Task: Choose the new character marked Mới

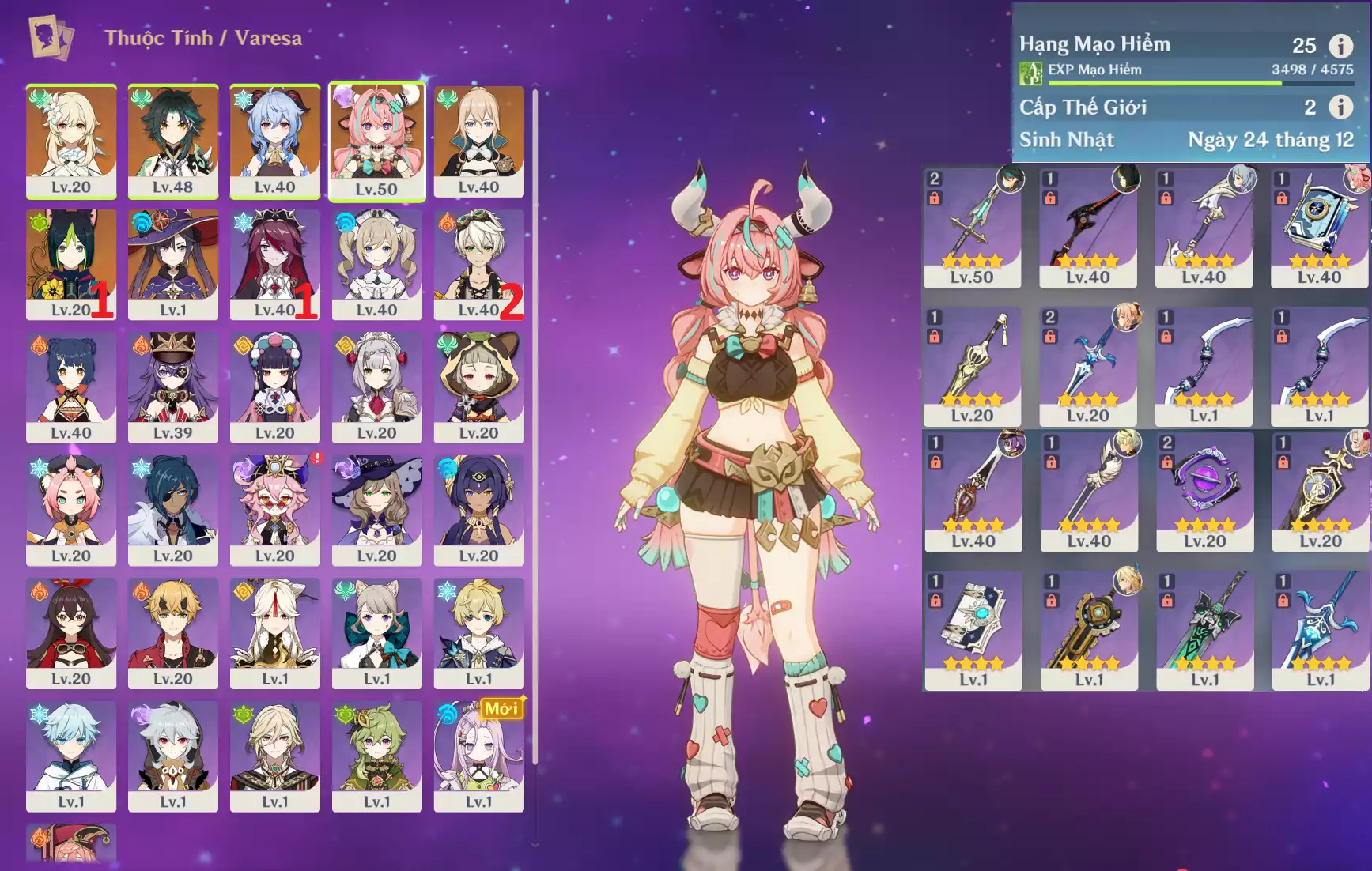Action: tap(478, 756)
